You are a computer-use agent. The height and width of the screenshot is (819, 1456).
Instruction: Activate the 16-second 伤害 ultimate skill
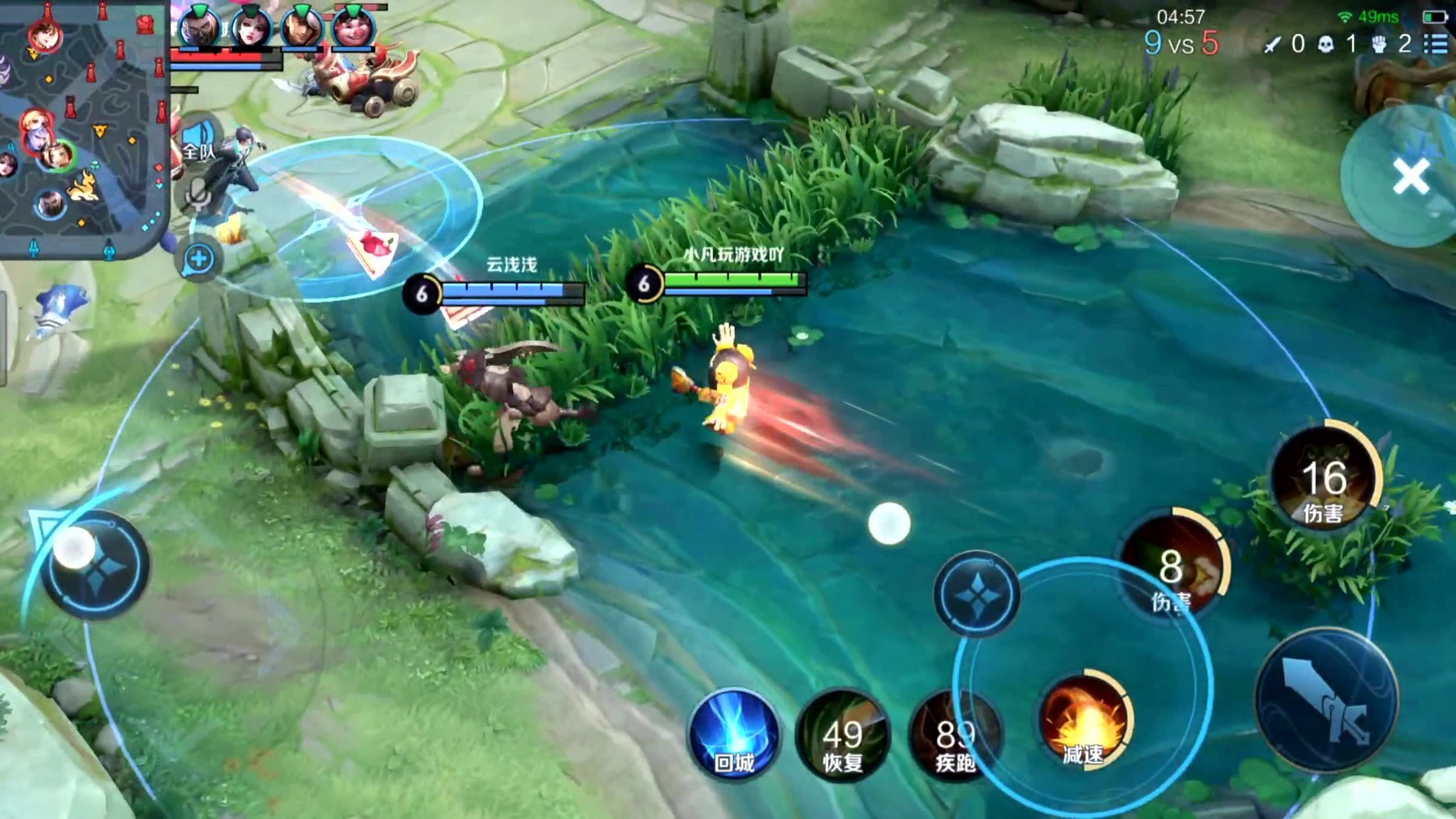[x=1324, y=482]
